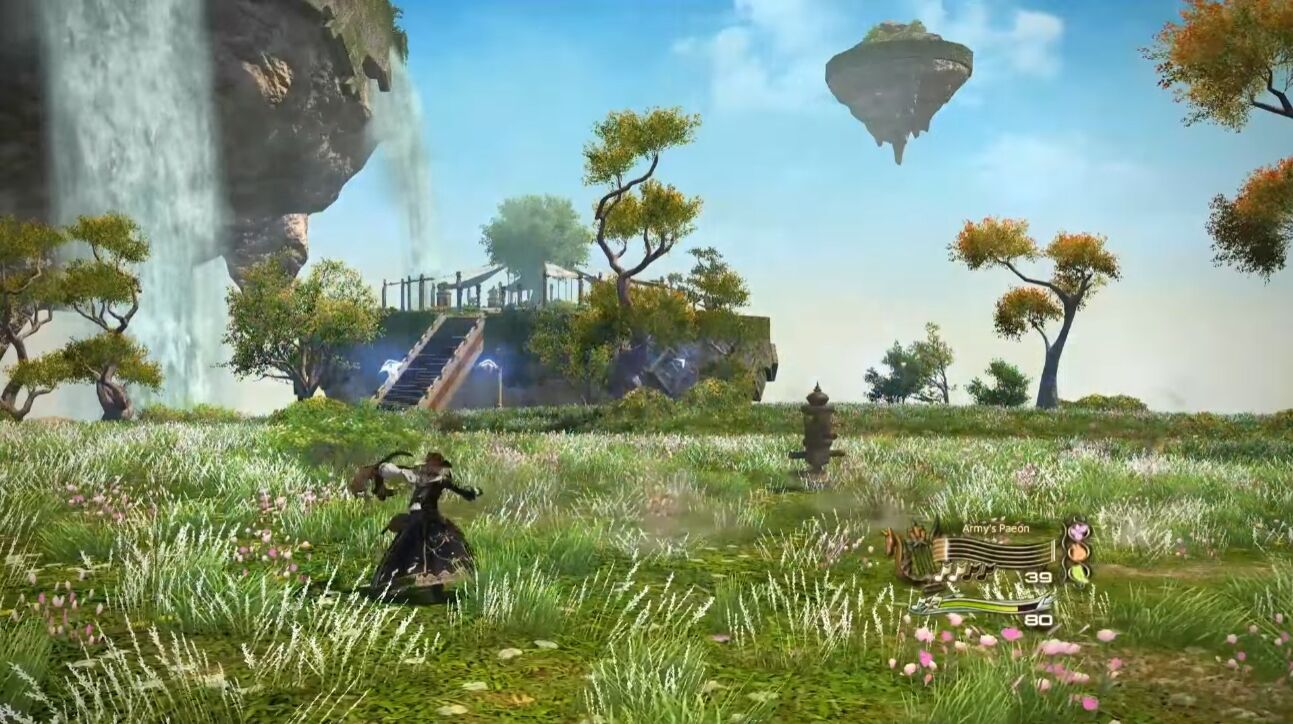Click the Soul Voice value showing 80
1293x724 pixels.
1039,620
